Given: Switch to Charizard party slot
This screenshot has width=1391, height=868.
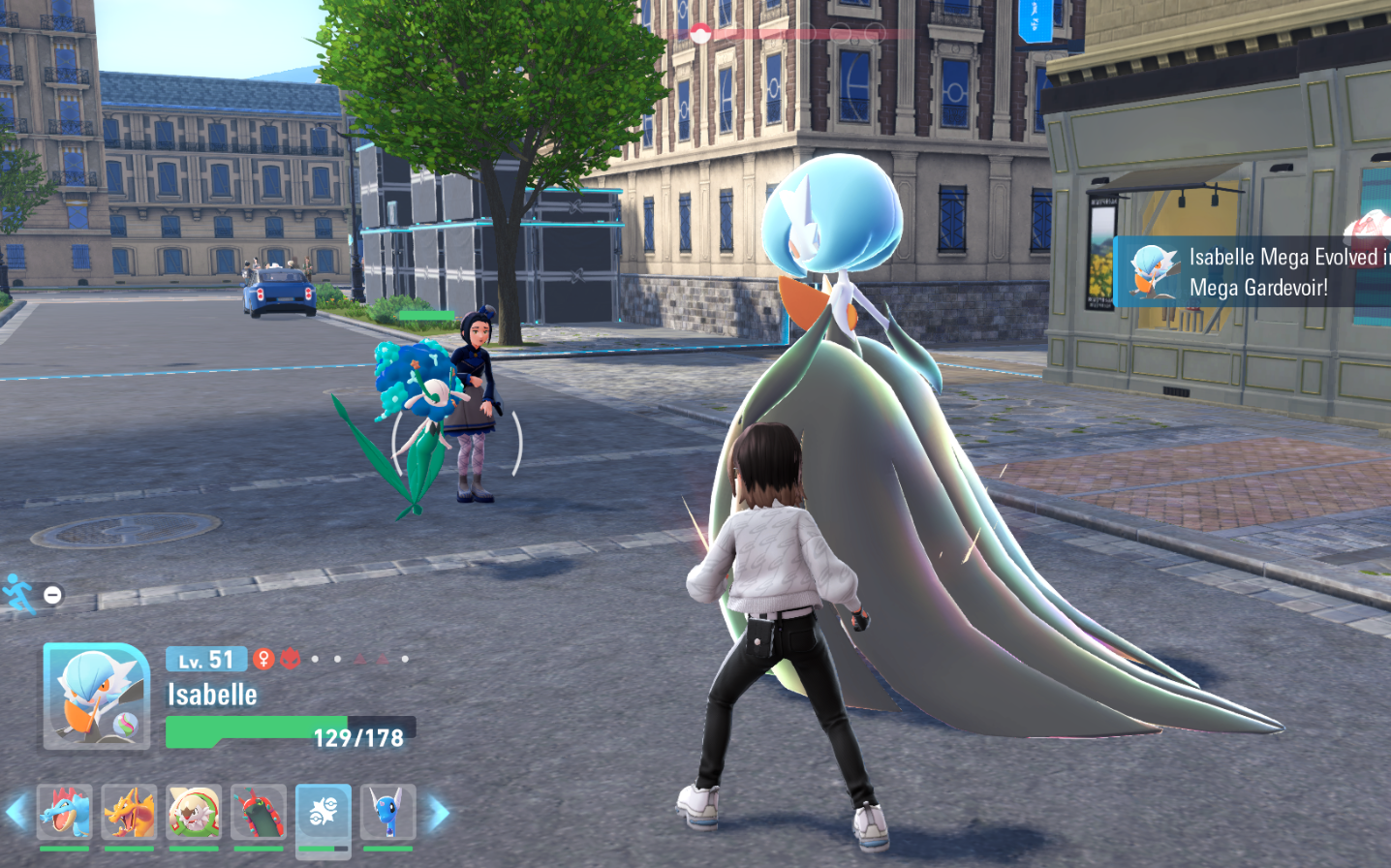Looking at the screenshot, I should click(x=129, y=812).
